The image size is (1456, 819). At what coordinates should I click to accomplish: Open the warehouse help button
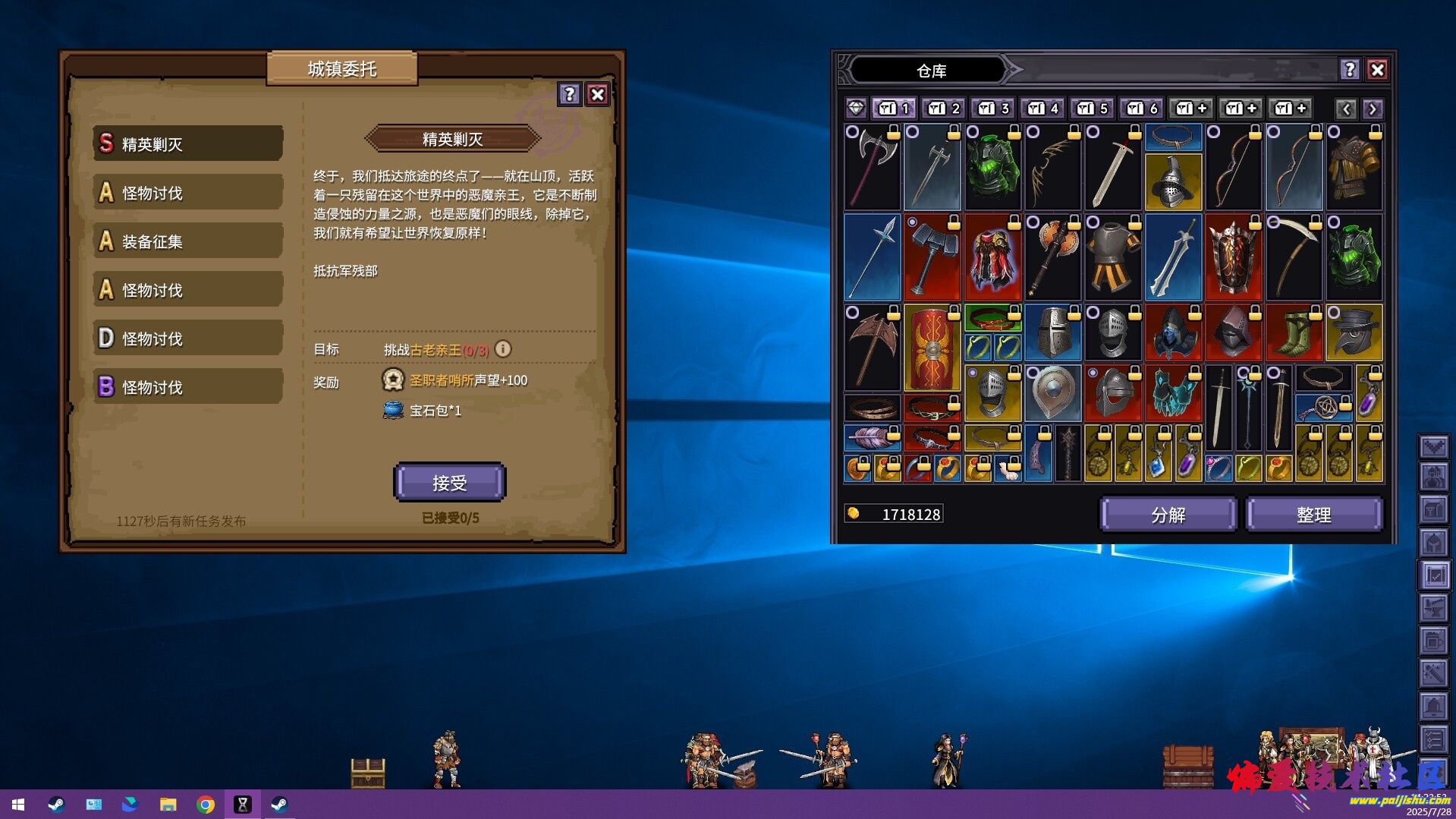coord(1349,70)
